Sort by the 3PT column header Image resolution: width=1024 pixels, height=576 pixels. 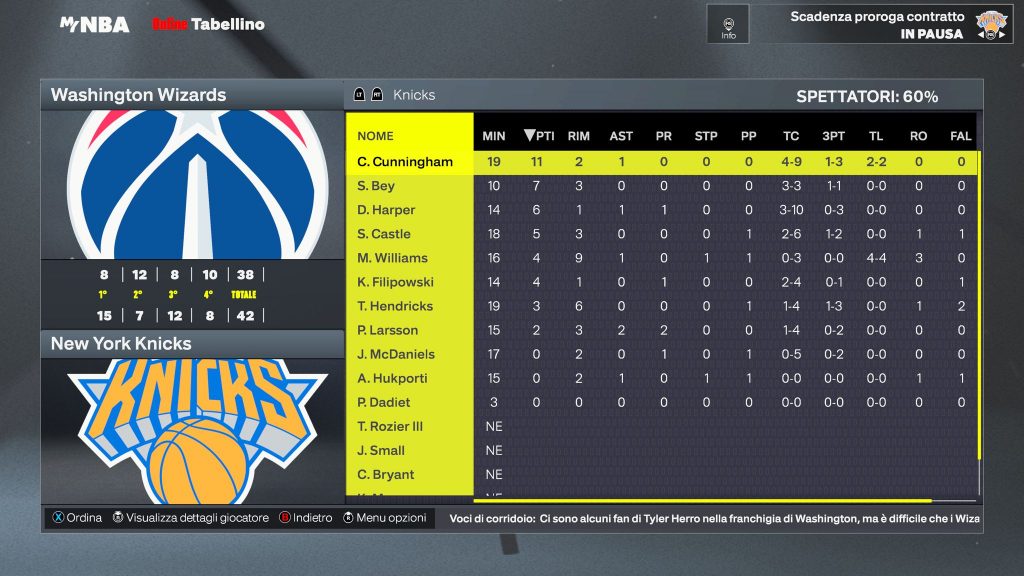click(833, 136)
